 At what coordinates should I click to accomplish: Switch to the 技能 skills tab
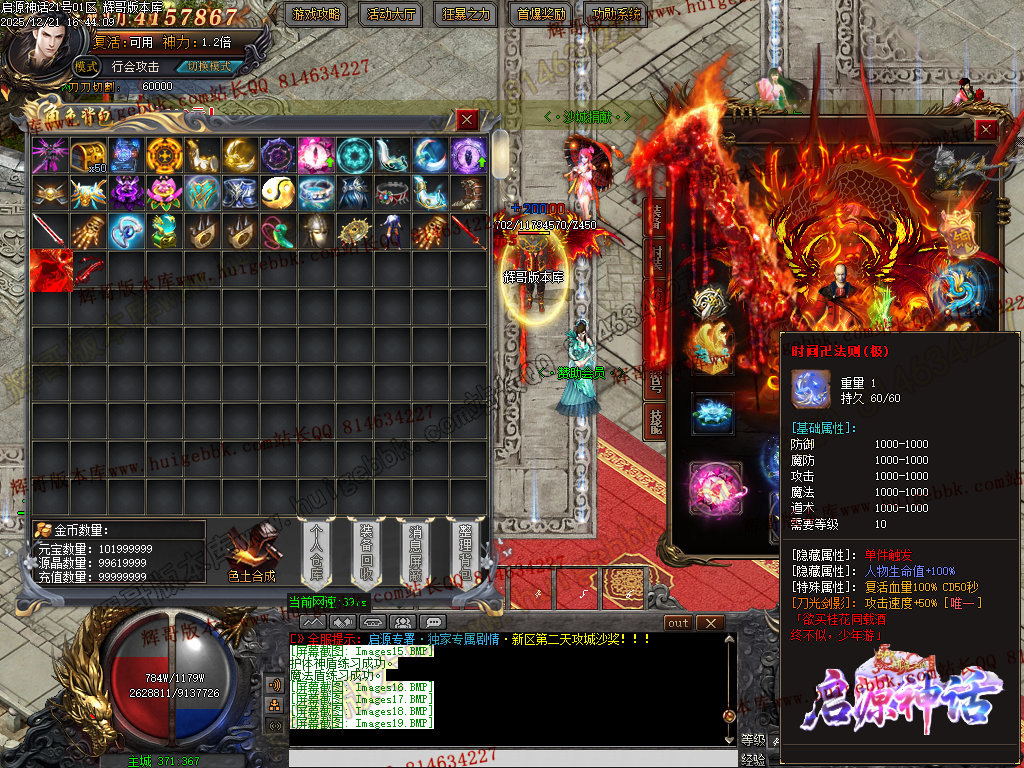coord(655,421)
